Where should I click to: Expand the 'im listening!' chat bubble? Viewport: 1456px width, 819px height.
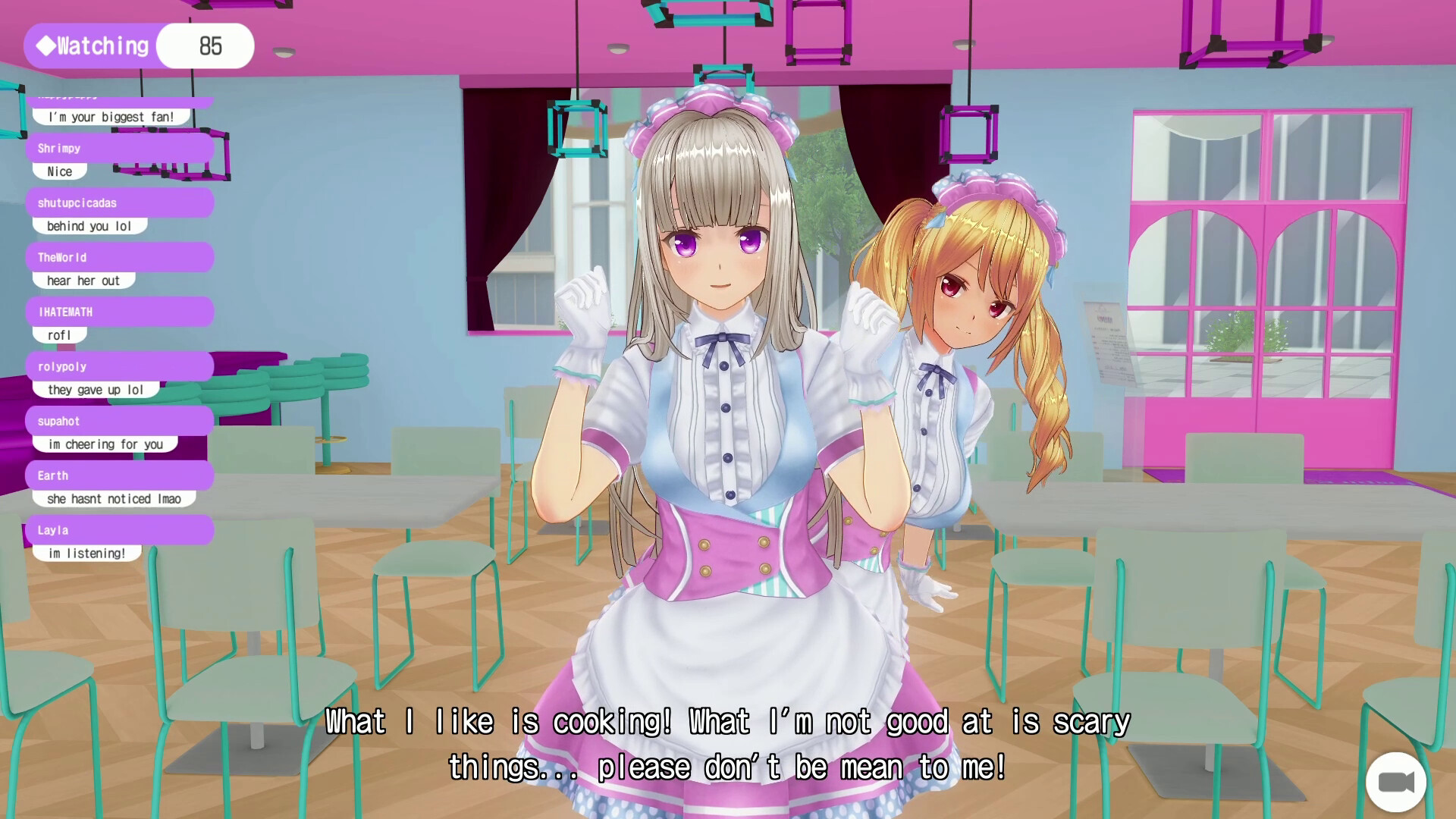tap(86, 553)
